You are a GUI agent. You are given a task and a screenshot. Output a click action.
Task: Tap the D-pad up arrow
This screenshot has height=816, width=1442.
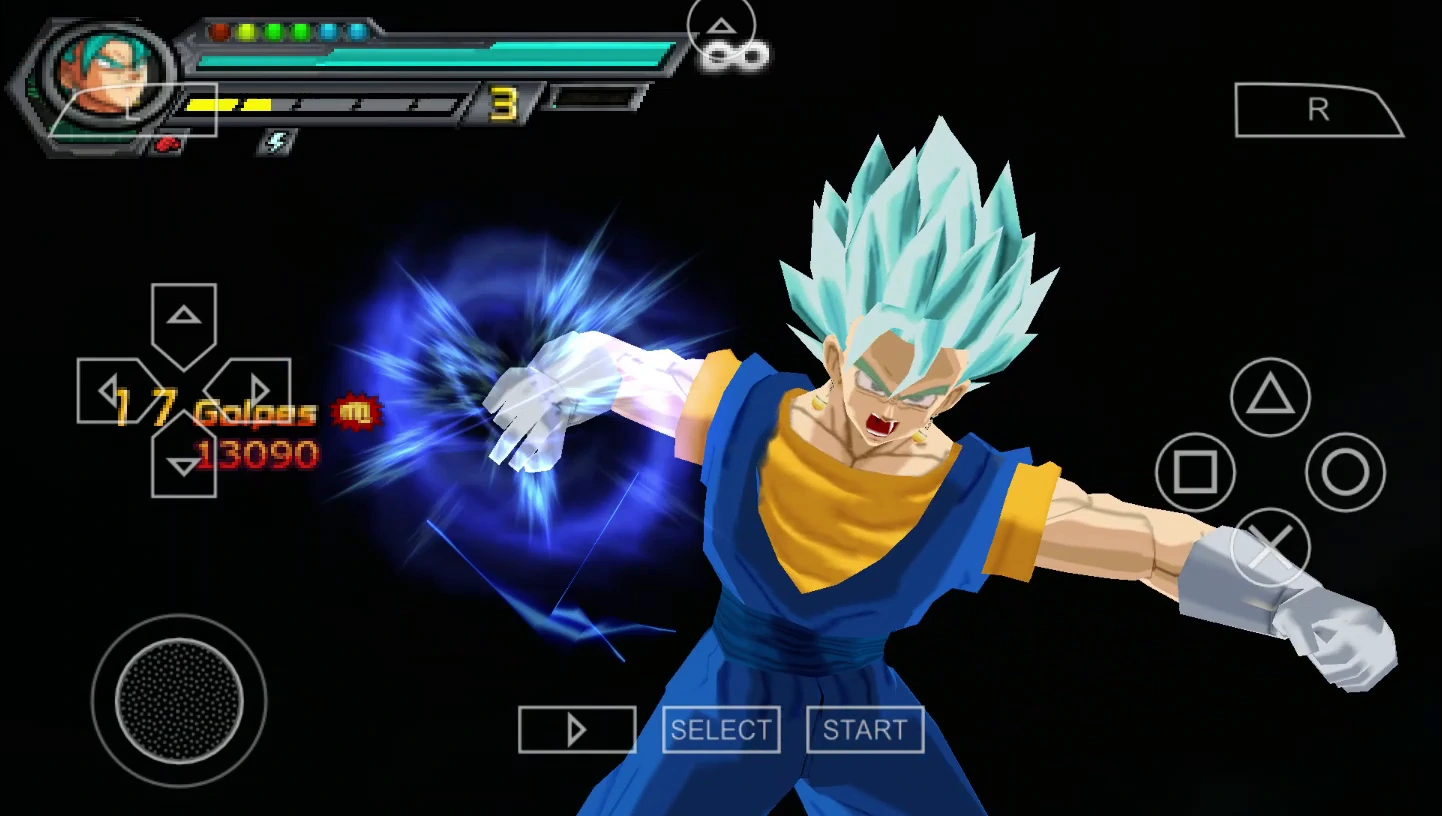tap(184, 320)
